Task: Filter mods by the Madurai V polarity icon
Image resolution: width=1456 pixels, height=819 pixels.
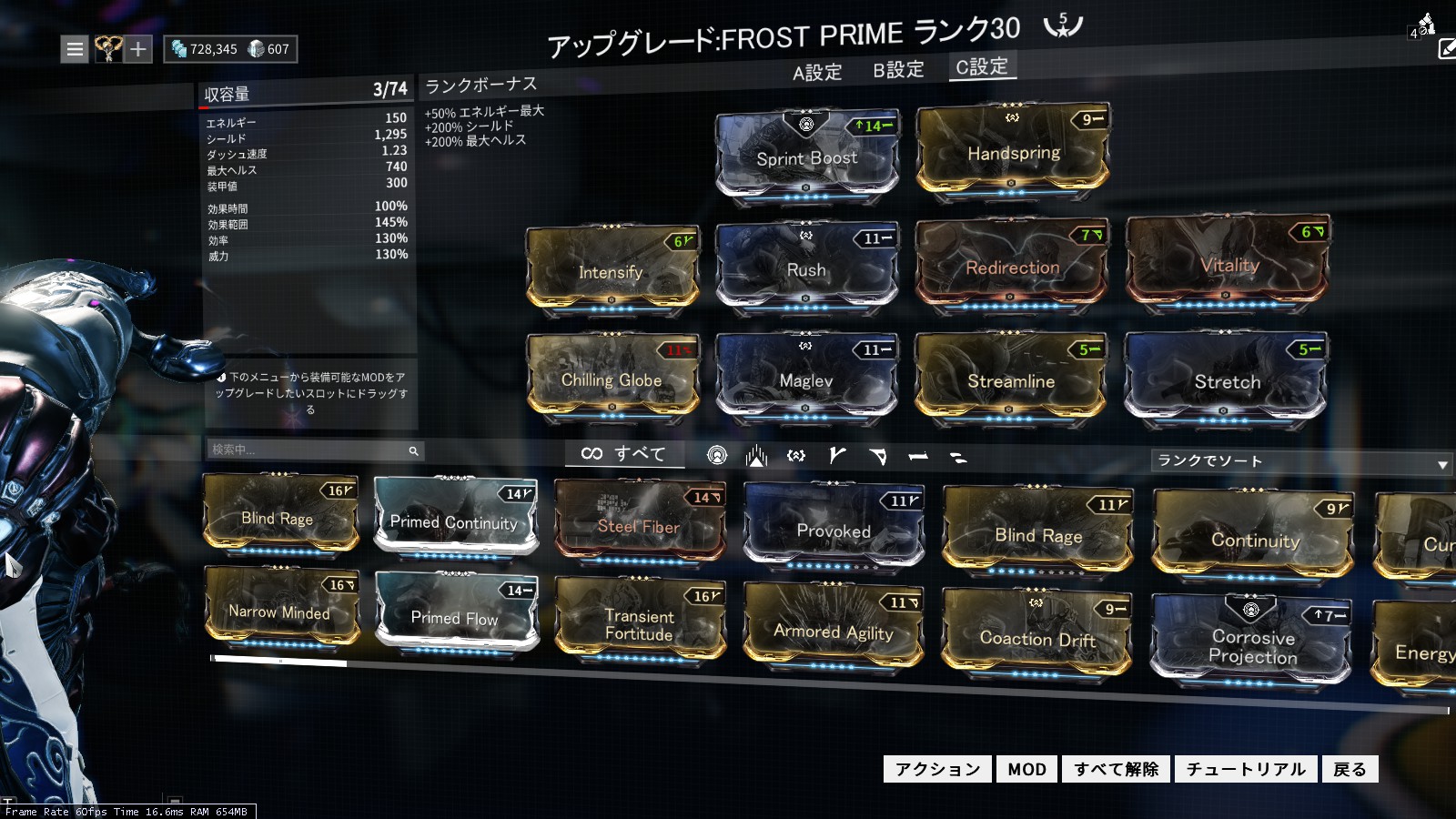Action: [837, 454]
